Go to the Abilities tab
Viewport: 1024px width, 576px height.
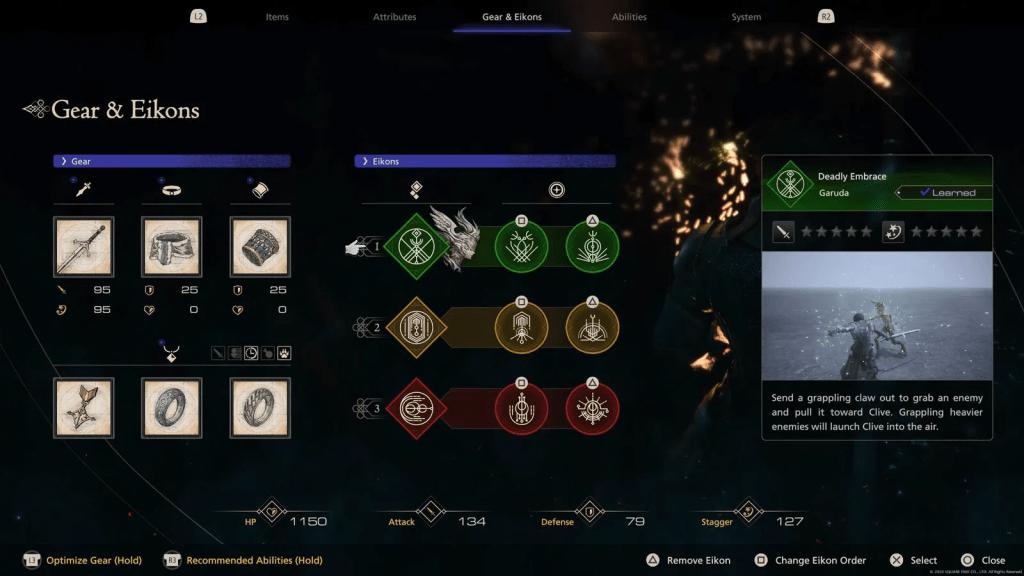pyautogui.click(x=629, y=17)
